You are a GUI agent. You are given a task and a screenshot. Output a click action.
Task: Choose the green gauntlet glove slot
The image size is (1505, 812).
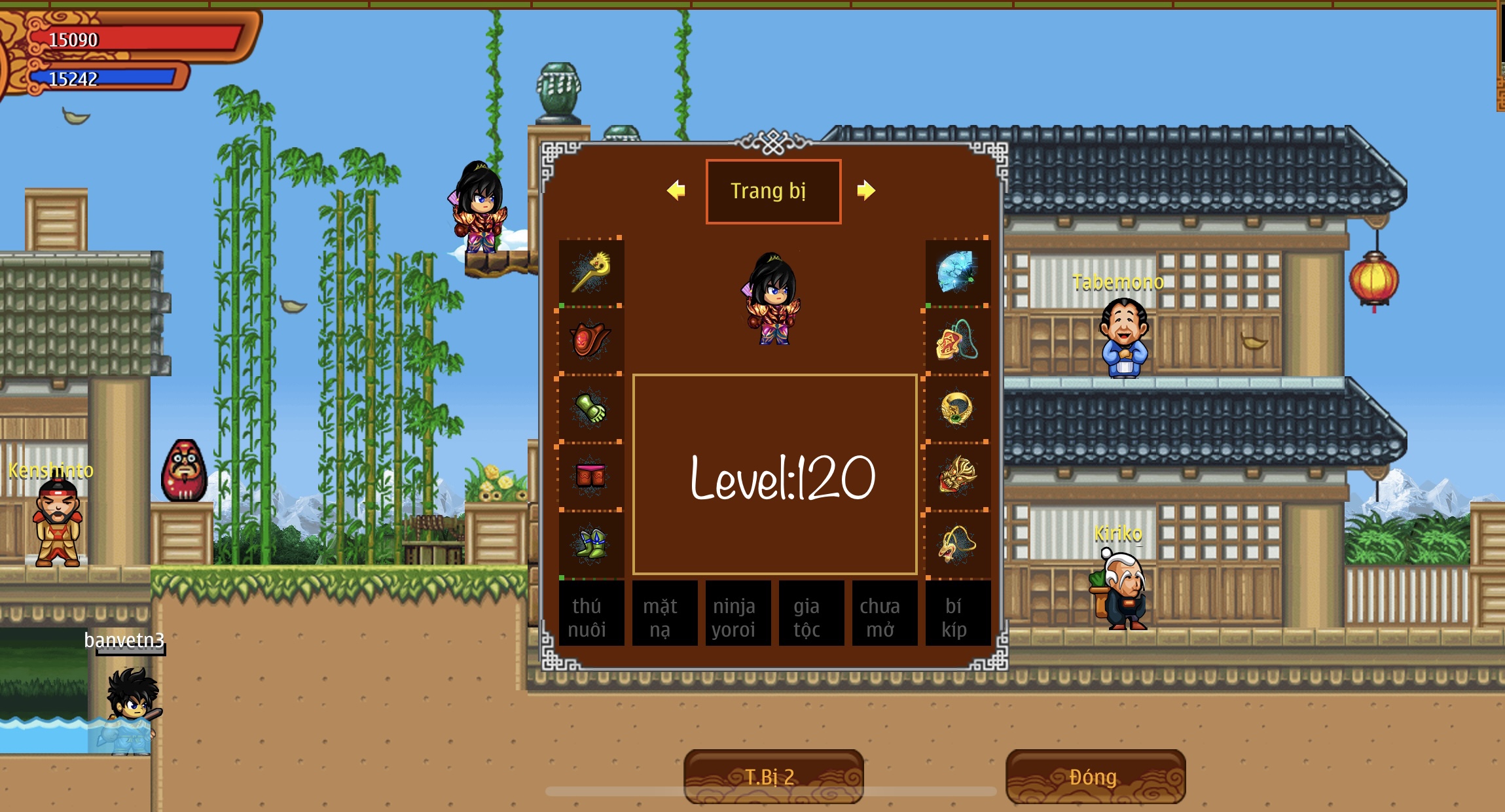click(x=591, y=408)
